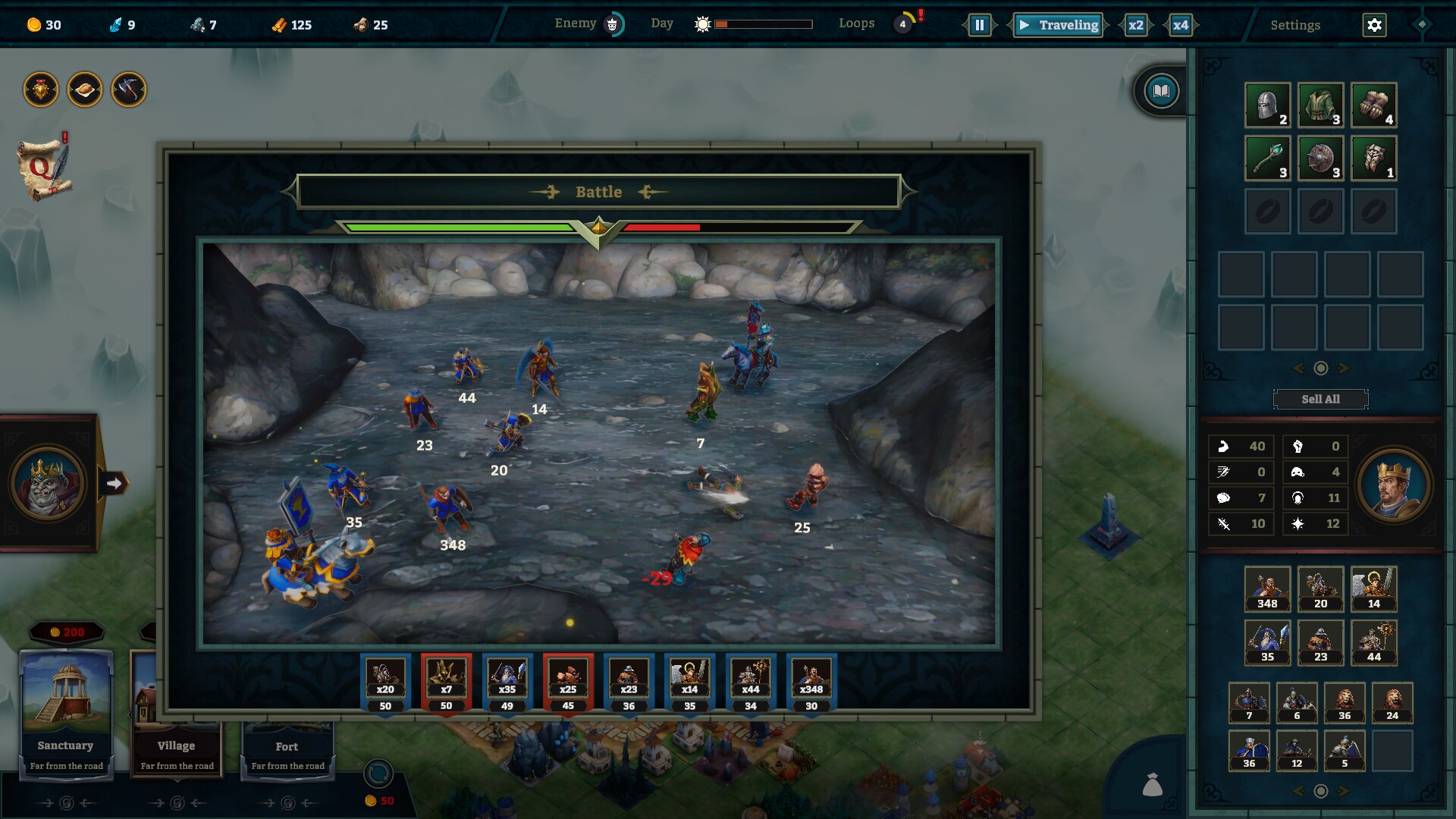
Task: Select the gauntlets equipment slot
Action: [1373, 105]
